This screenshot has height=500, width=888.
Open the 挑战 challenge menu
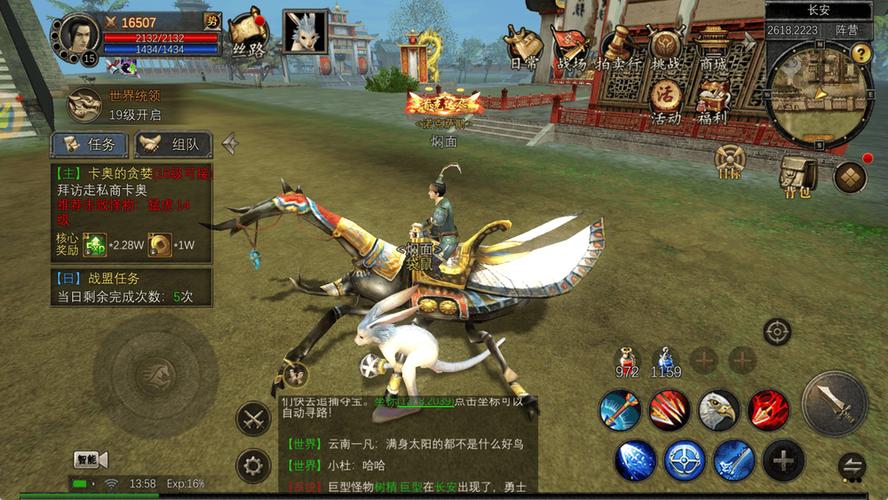tap(665, 47)
